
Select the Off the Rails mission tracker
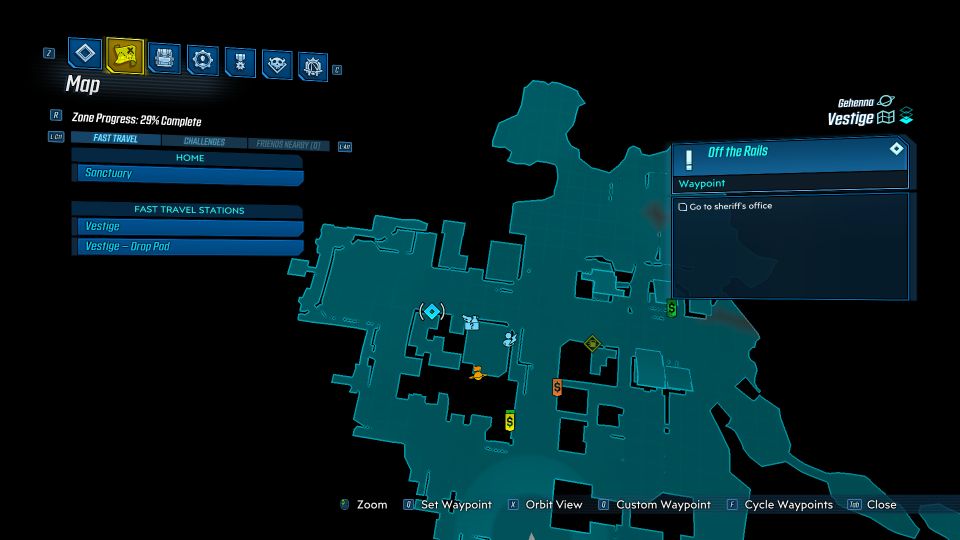[x=790, y=152]
